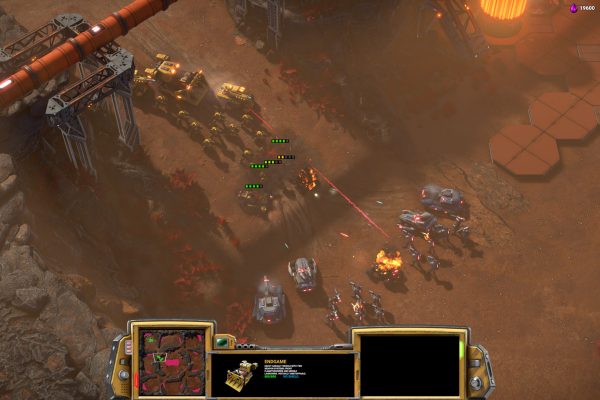Click the green button beside the minimap
Viewport: 600px width, 400px height.
pos(220,342)
